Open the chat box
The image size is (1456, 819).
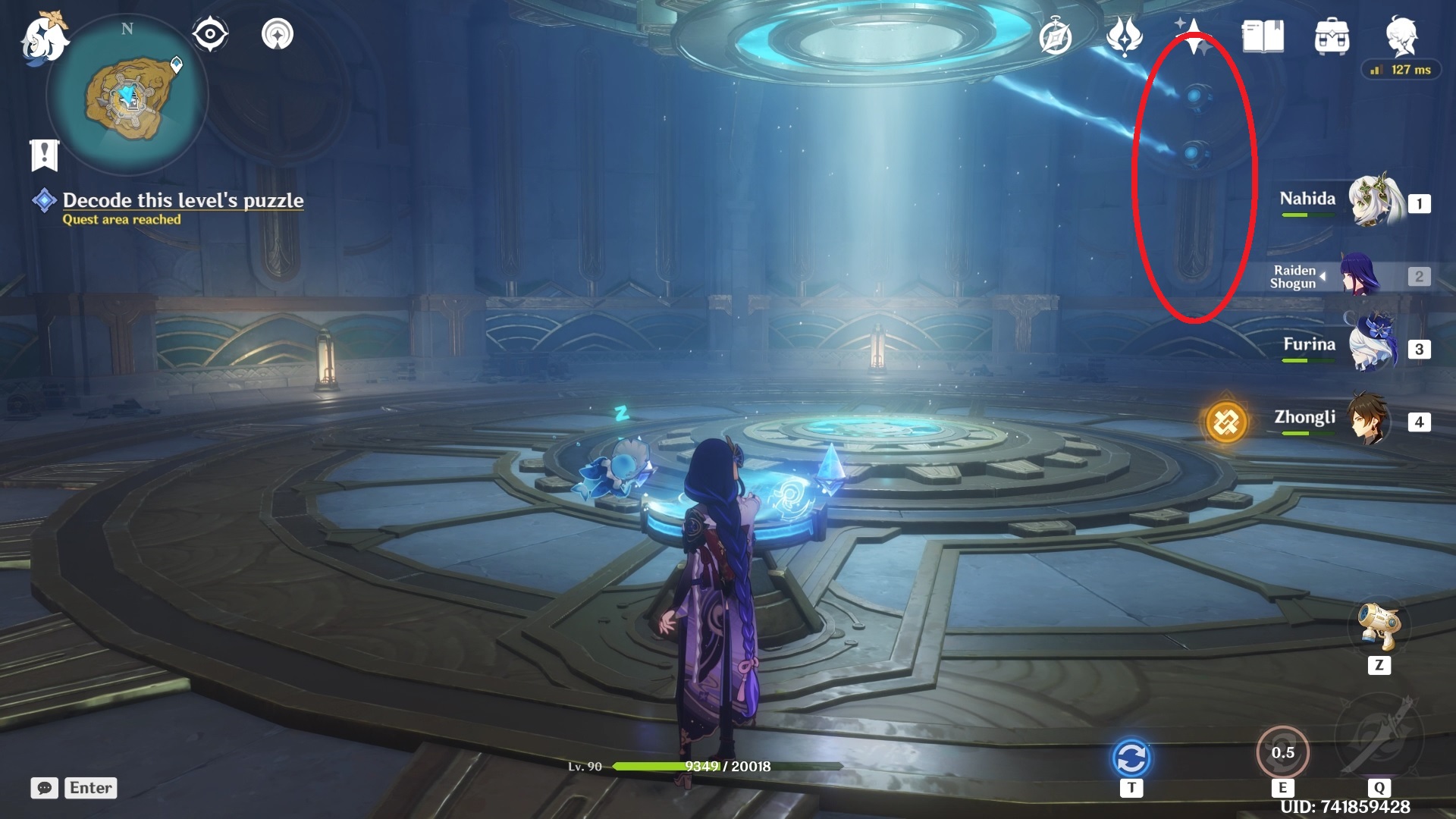pos(45,788)
